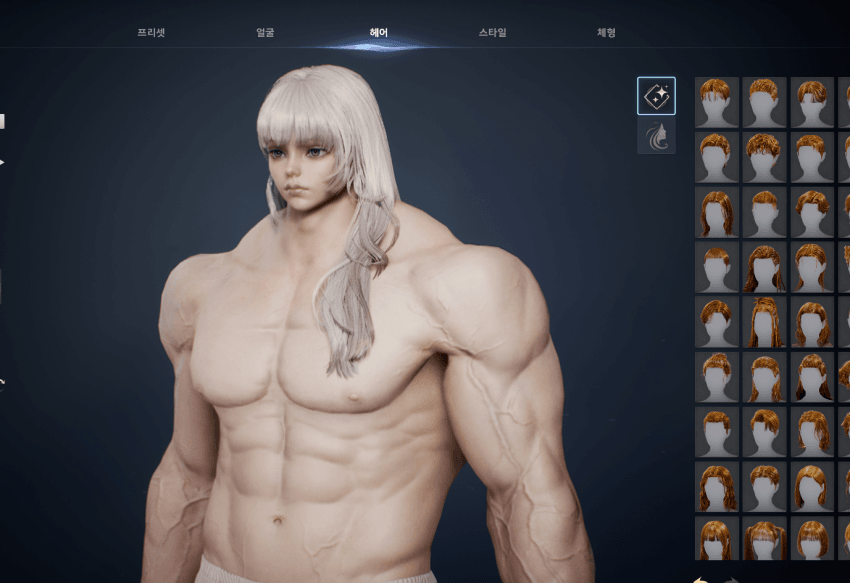Select the 헤어 hair tab
The height and width of the screenshot is (583, 850).
coord(379,32)
